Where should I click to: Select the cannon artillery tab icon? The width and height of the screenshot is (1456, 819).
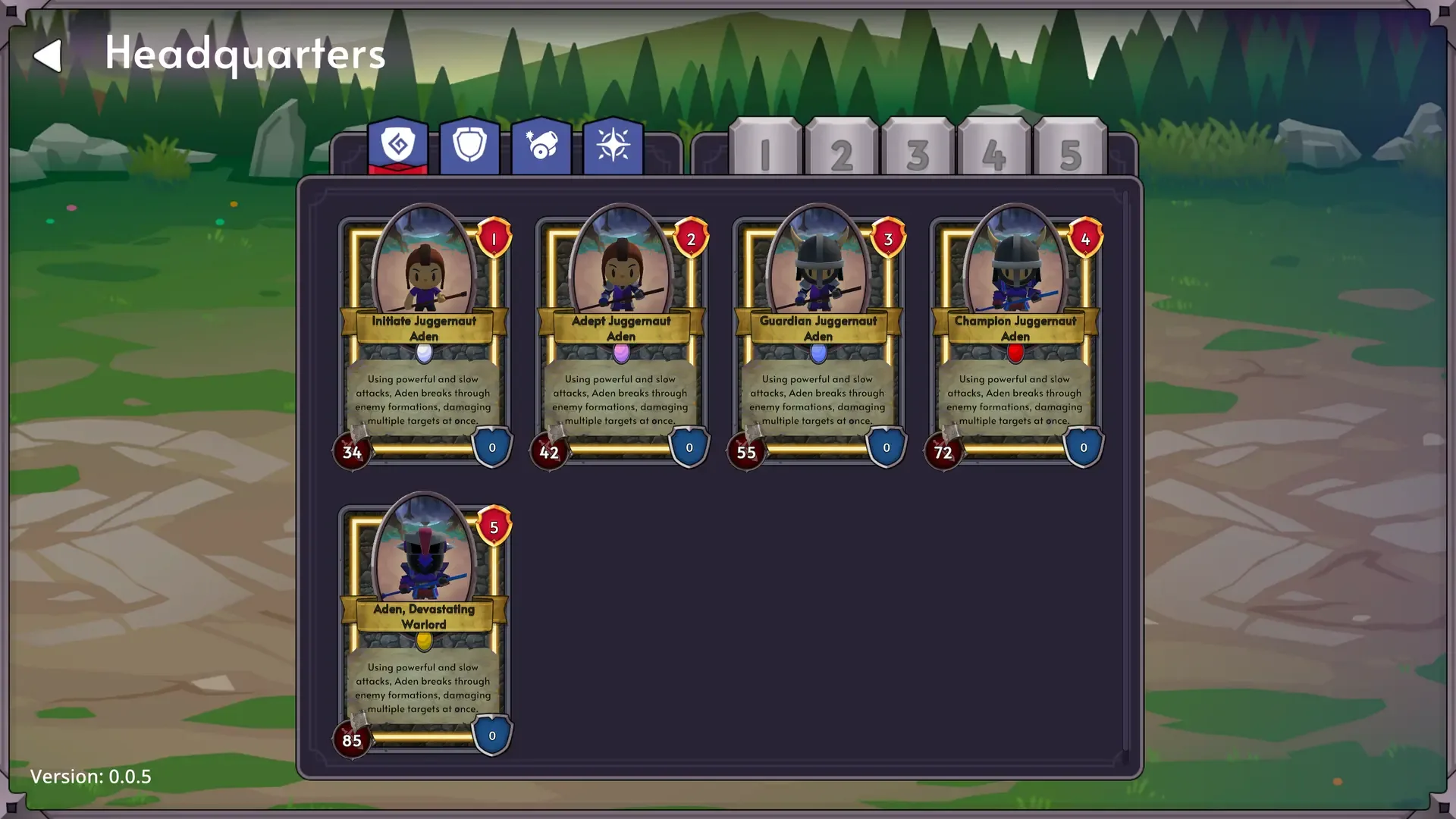click(541, 146)
